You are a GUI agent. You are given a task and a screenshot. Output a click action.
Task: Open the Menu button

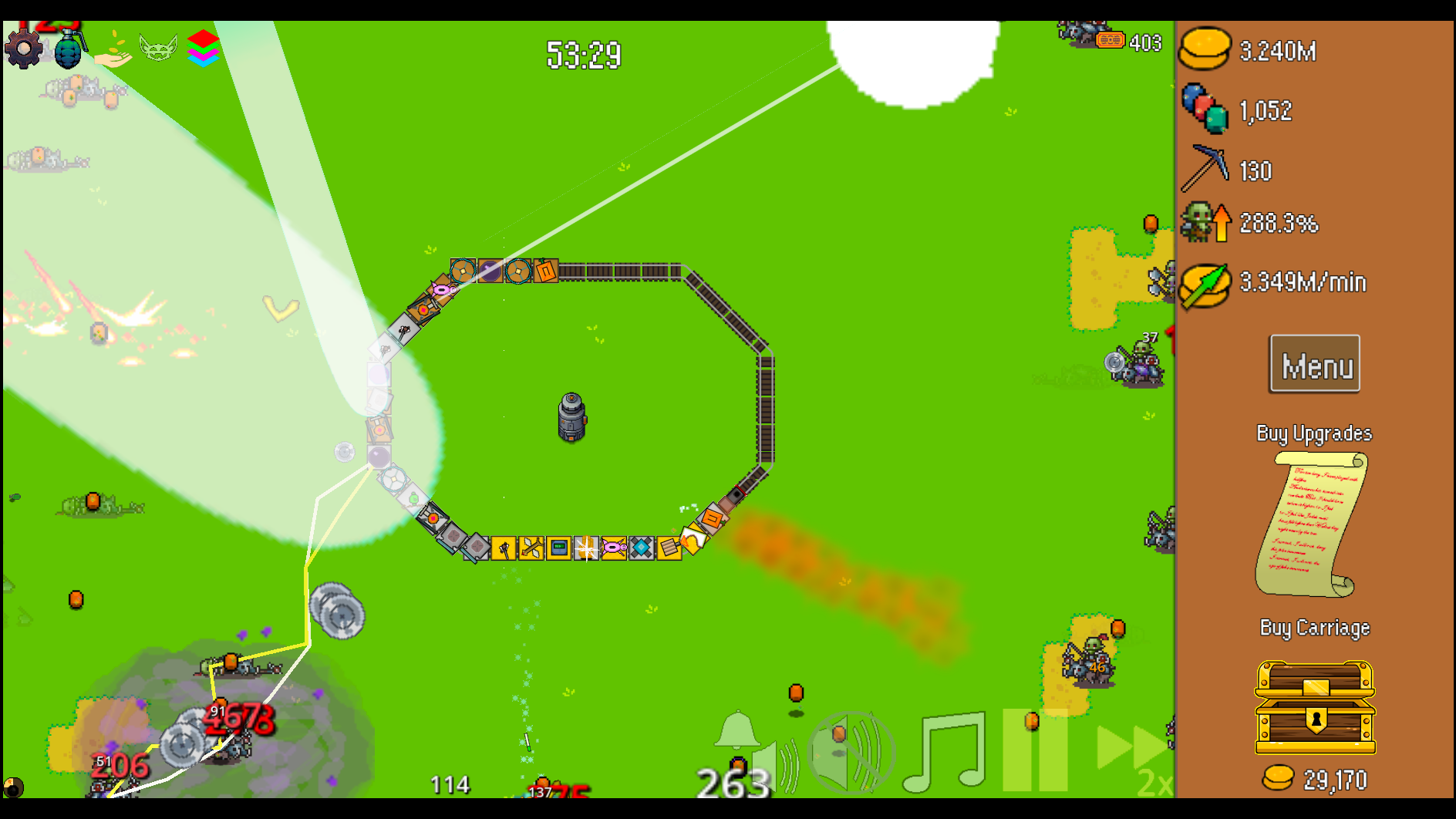1314,363
